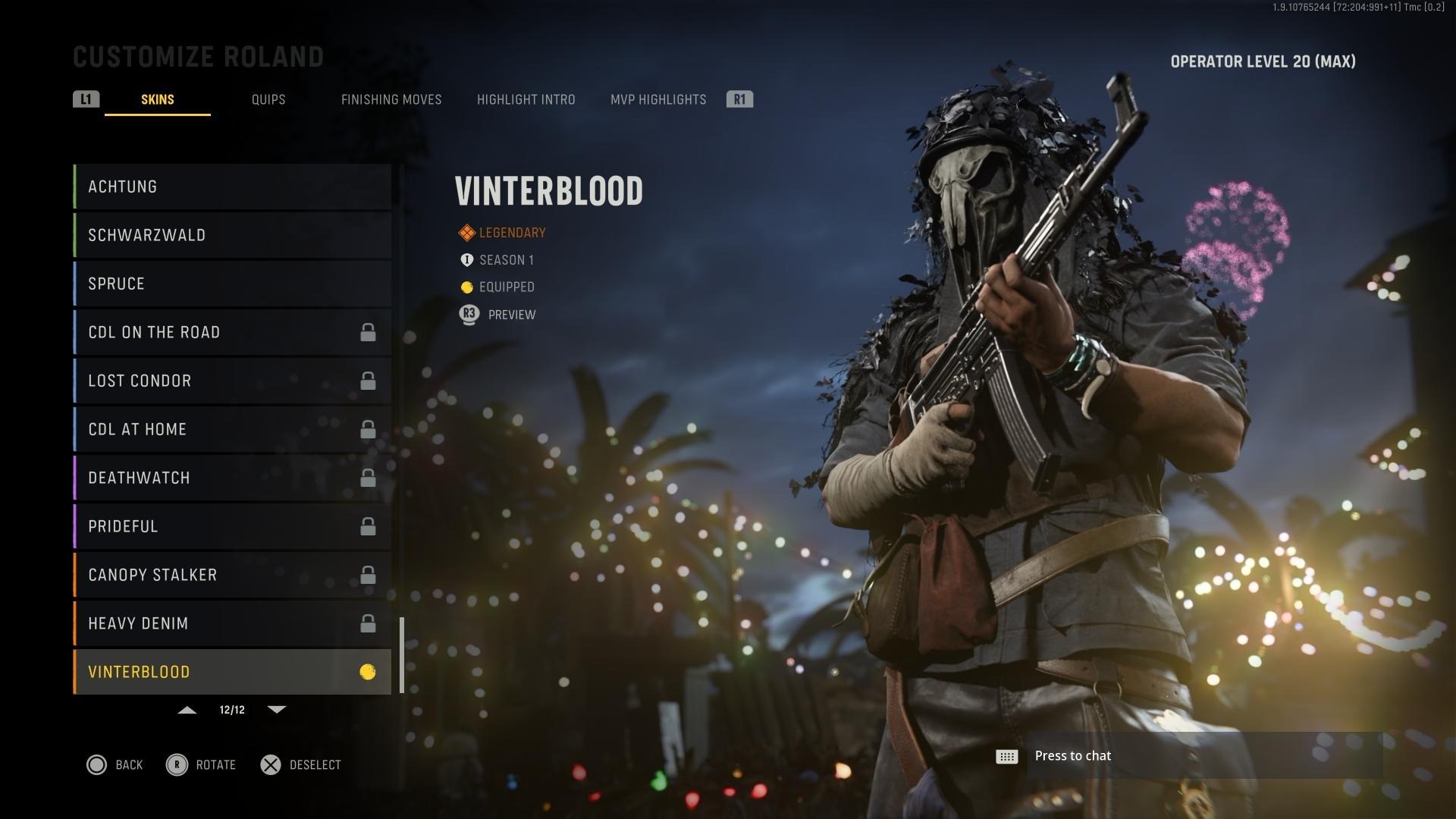Go to the MVP Highlights tab
The image size is (1456, 819).
pyautogui.click(x=658, y=99)
